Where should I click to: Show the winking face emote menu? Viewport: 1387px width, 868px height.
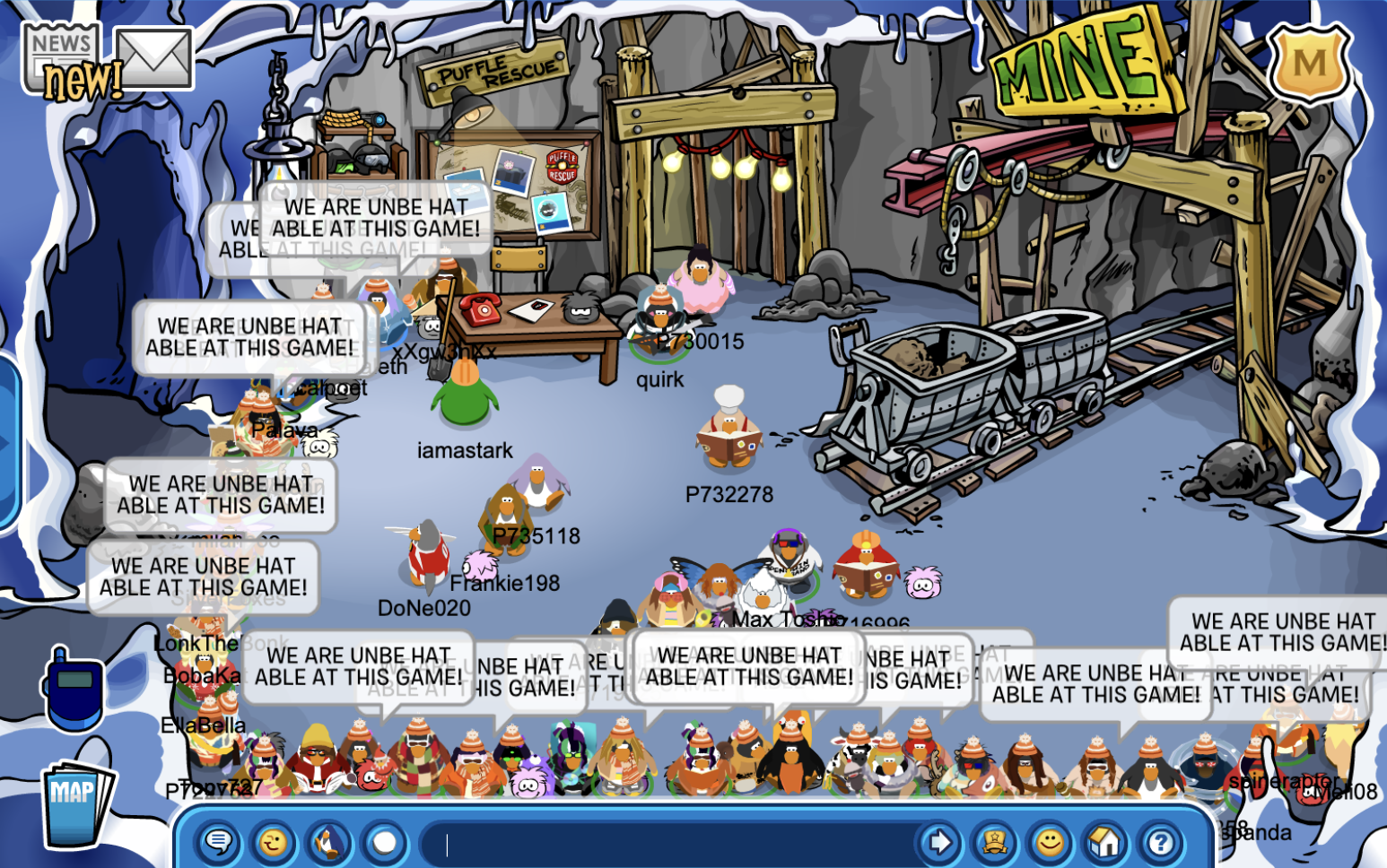point(274,843)
